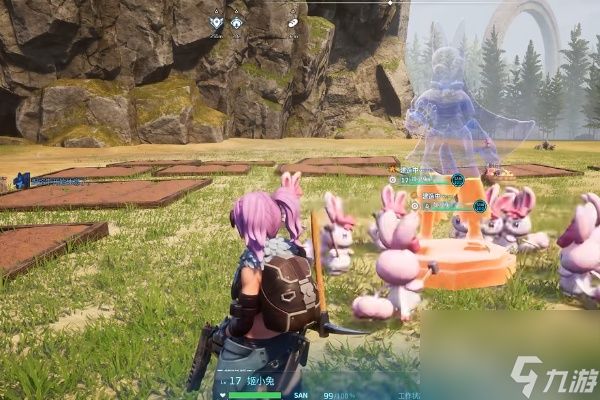The width and height of the screenshot is (600, 400).
Task: Select the 姬小兔 pal info panel
Action: click(255, 381)
